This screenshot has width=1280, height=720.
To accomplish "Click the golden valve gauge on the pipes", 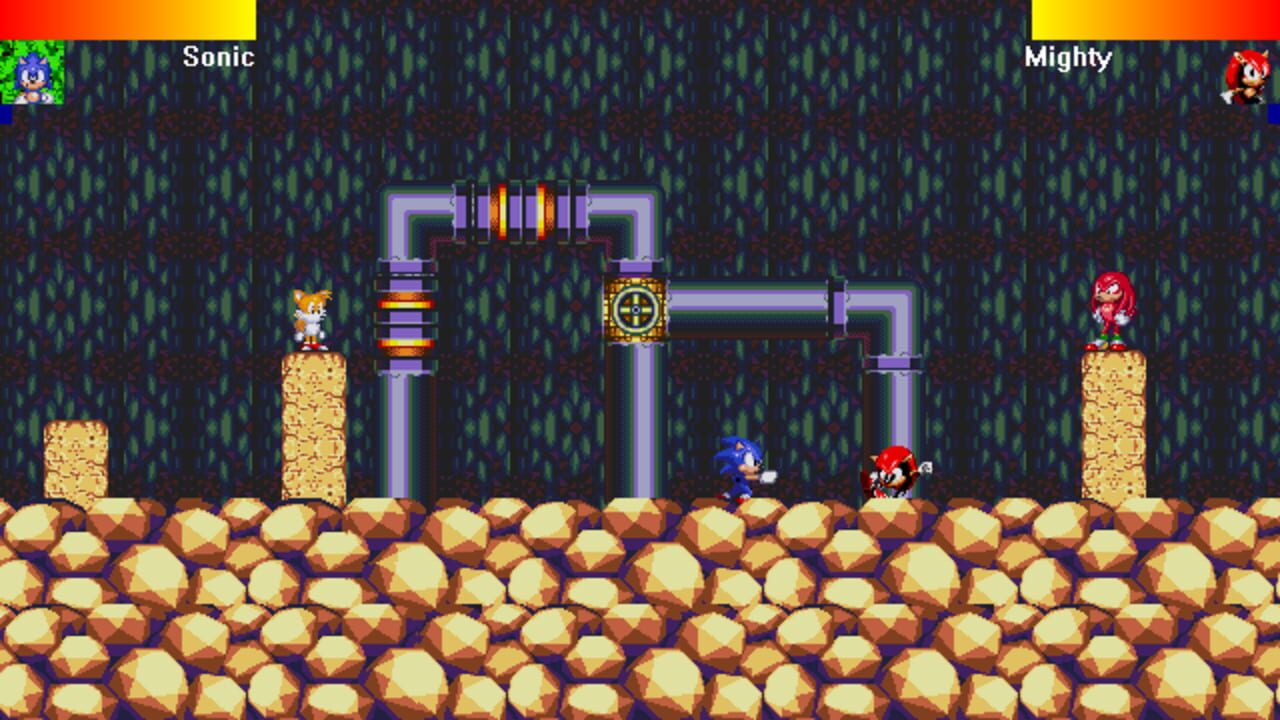I will (635, 311).
